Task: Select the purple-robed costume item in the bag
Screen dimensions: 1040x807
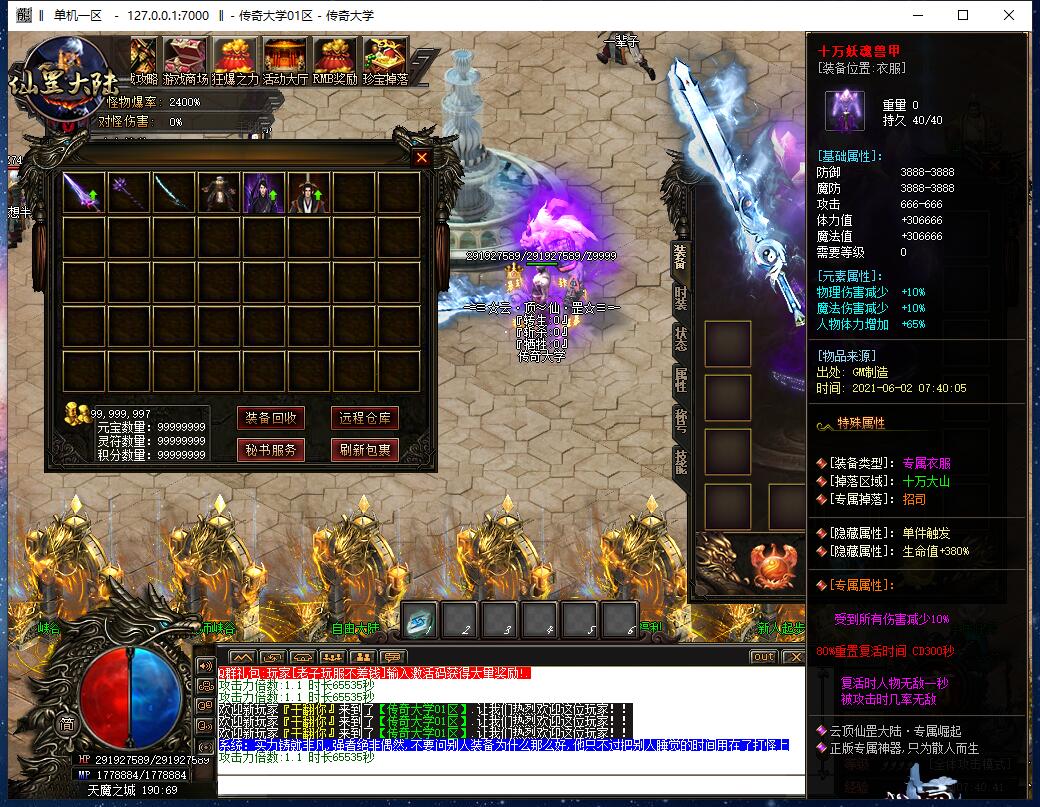Action: 264,193
